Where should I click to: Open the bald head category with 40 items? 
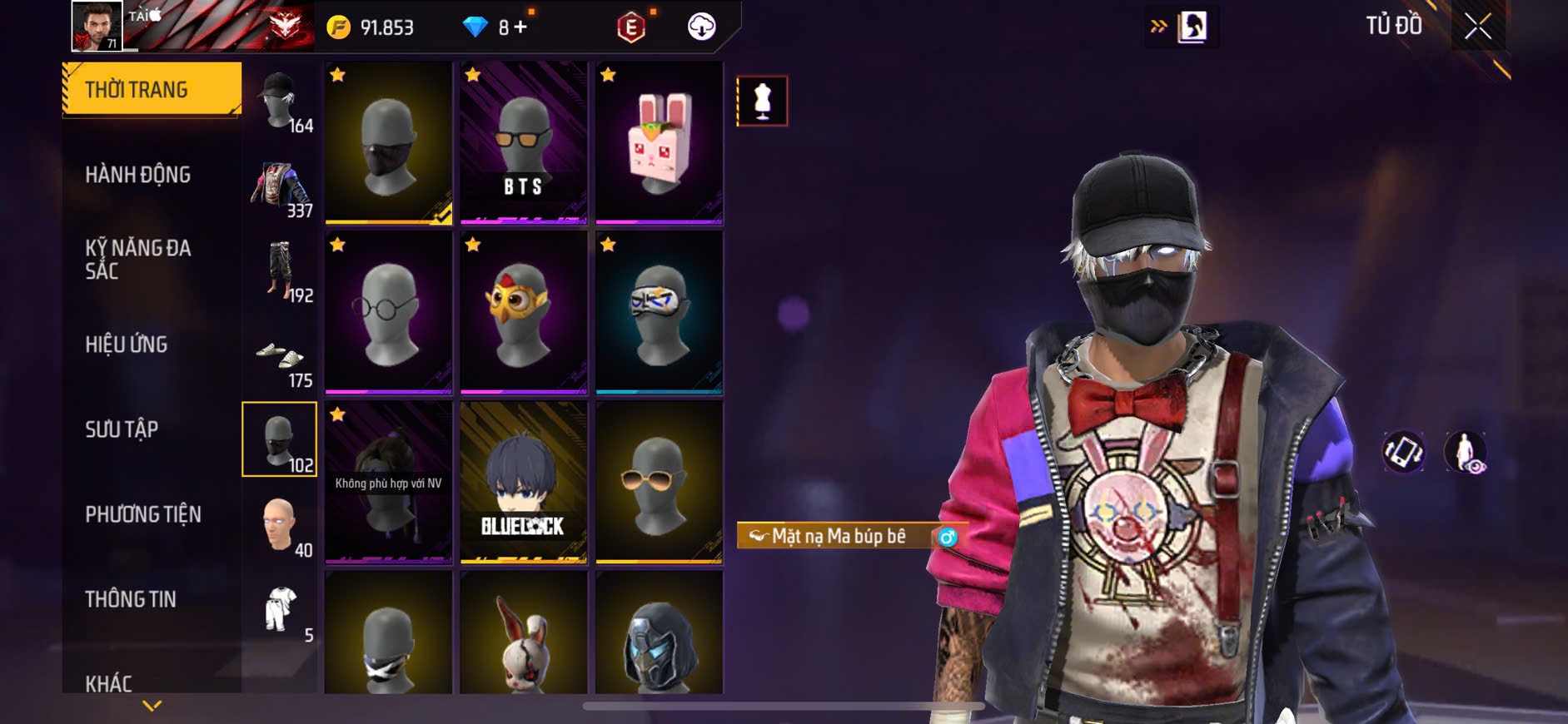coord(280,527)
